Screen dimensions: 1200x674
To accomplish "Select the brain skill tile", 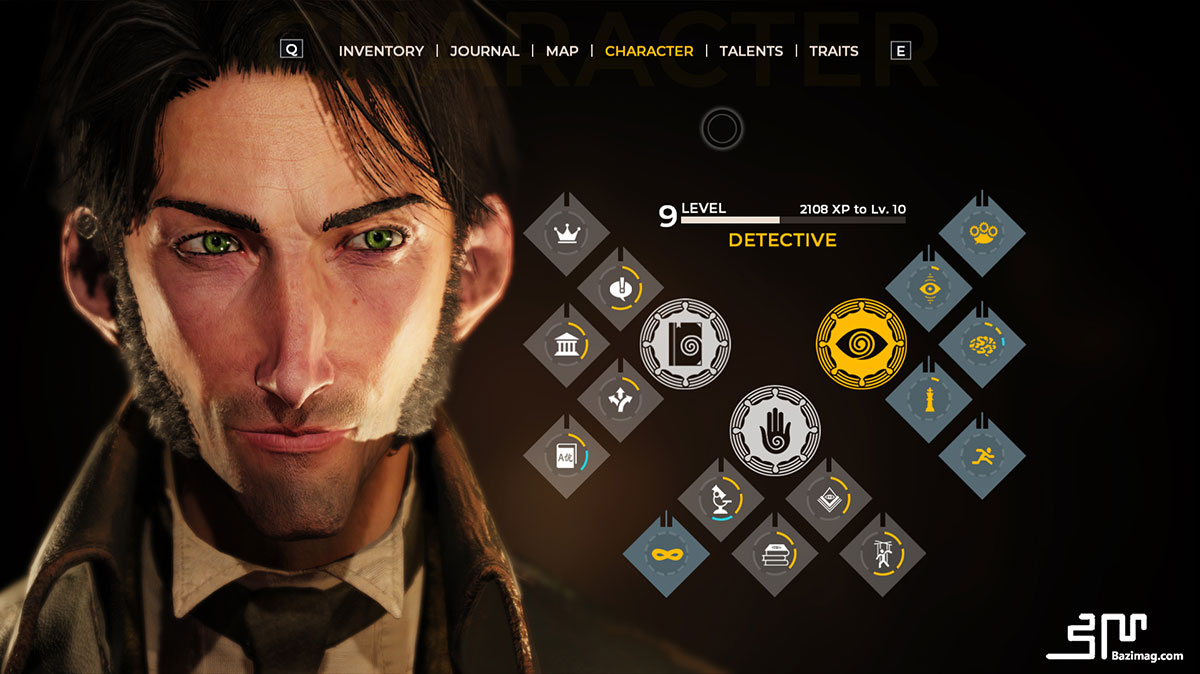I will click(x=983, y=345).
